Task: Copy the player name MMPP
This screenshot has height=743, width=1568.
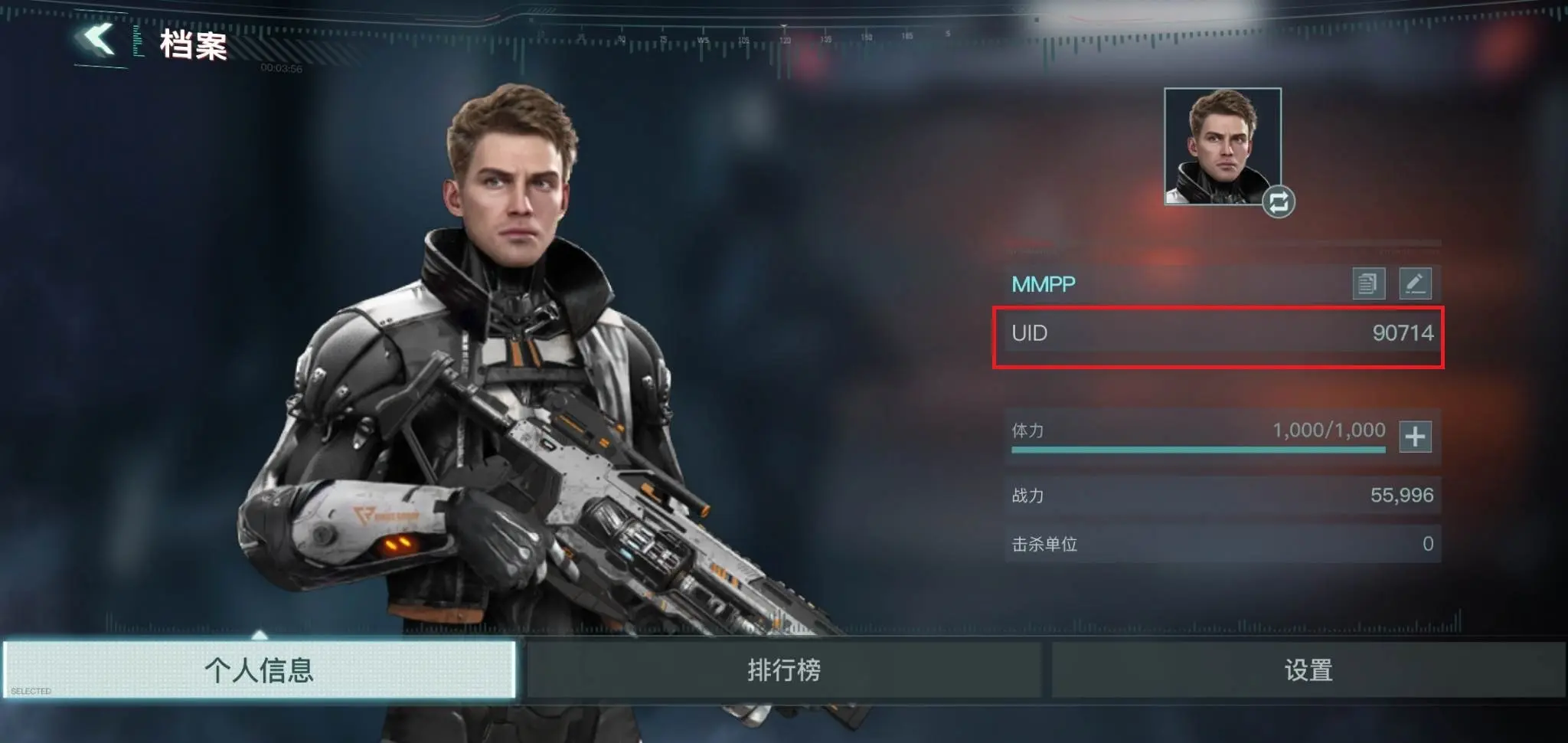Action: click(1368, 283)
